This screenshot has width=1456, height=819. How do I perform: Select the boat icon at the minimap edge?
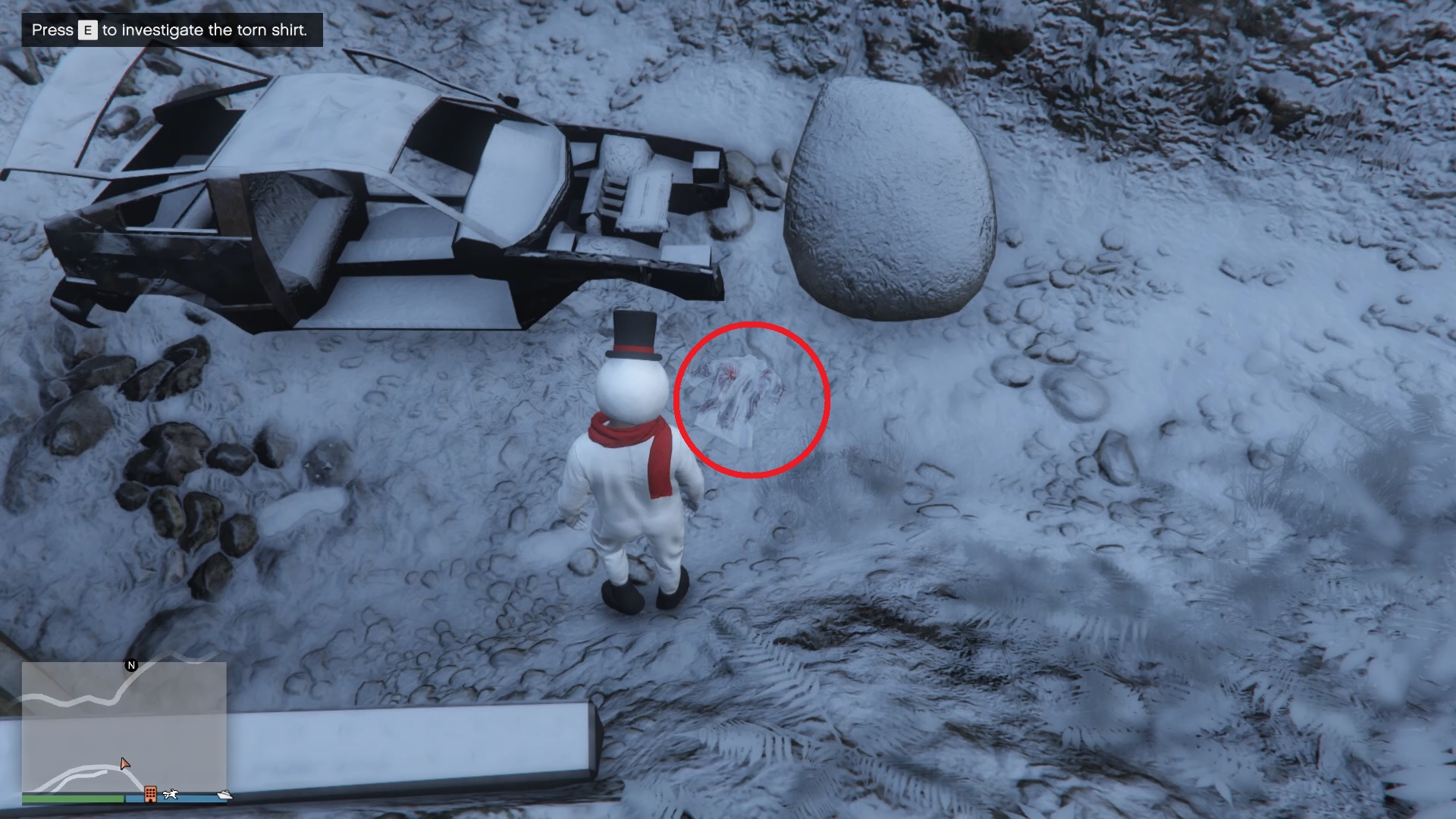[224, 794]
